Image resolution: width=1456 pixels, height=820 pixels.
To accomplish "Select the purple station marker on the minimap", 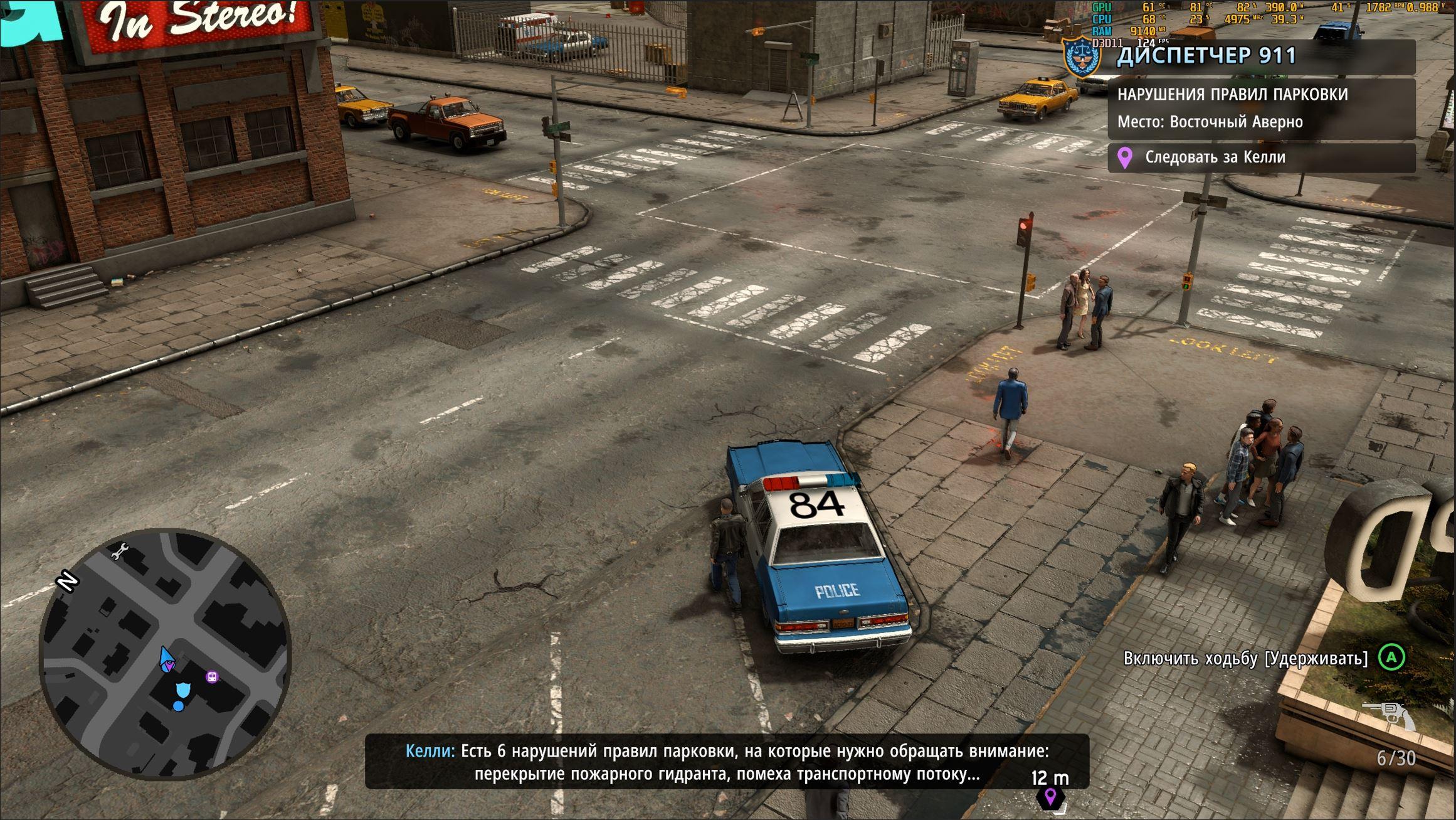I will (213, 677).
